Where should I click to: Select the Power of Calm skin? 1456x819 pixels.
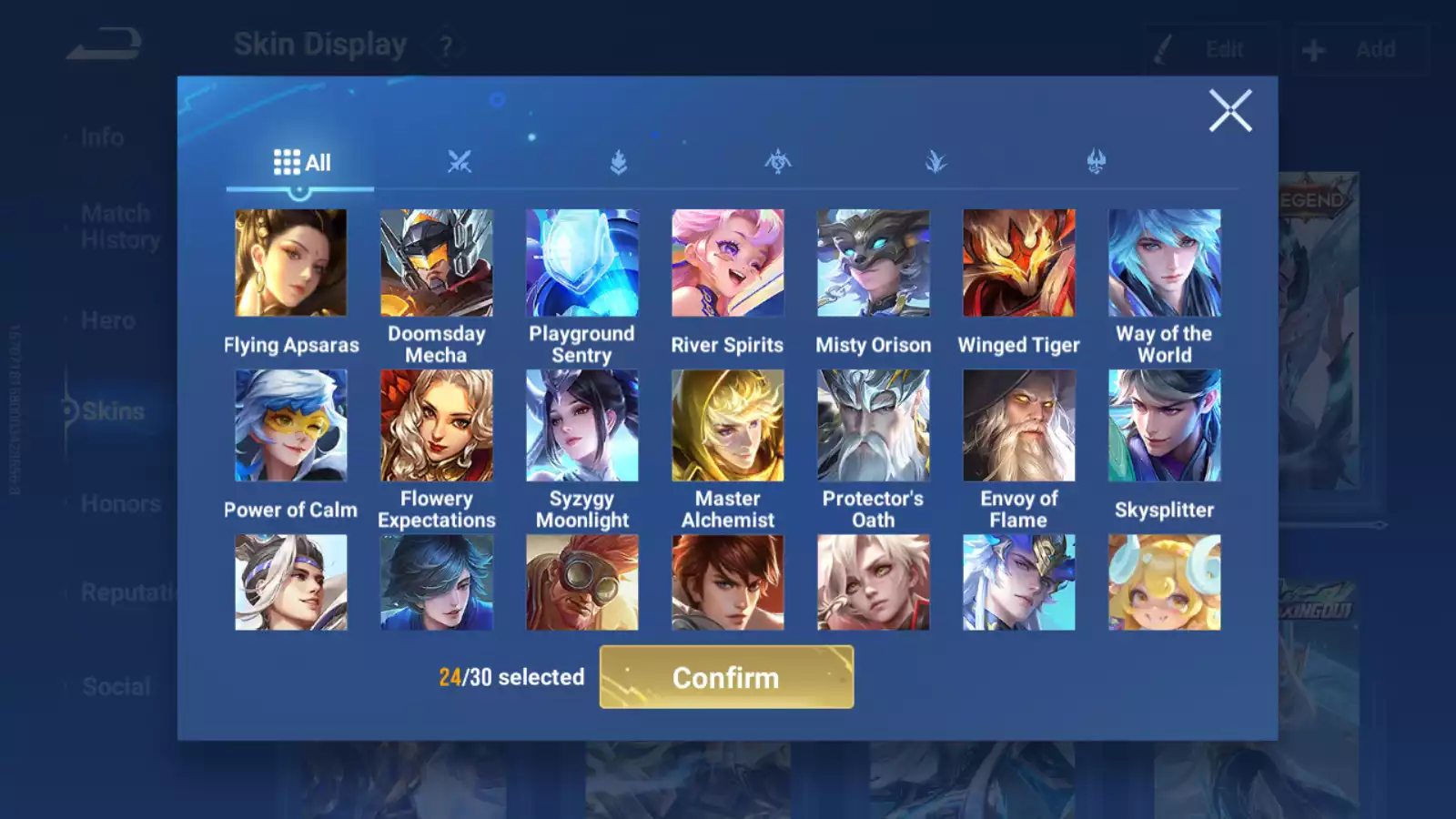click(x=291, y=425)
